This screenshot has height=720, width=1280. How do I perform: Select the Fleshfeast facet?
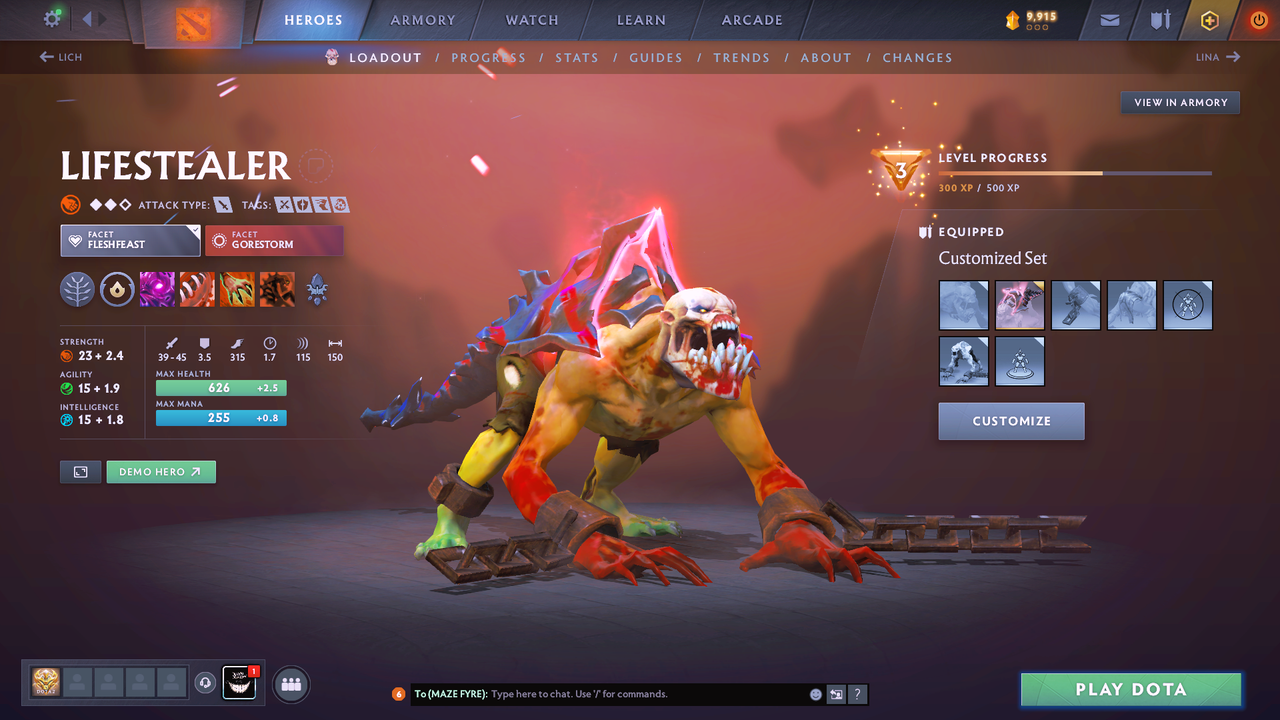[130, 240]
